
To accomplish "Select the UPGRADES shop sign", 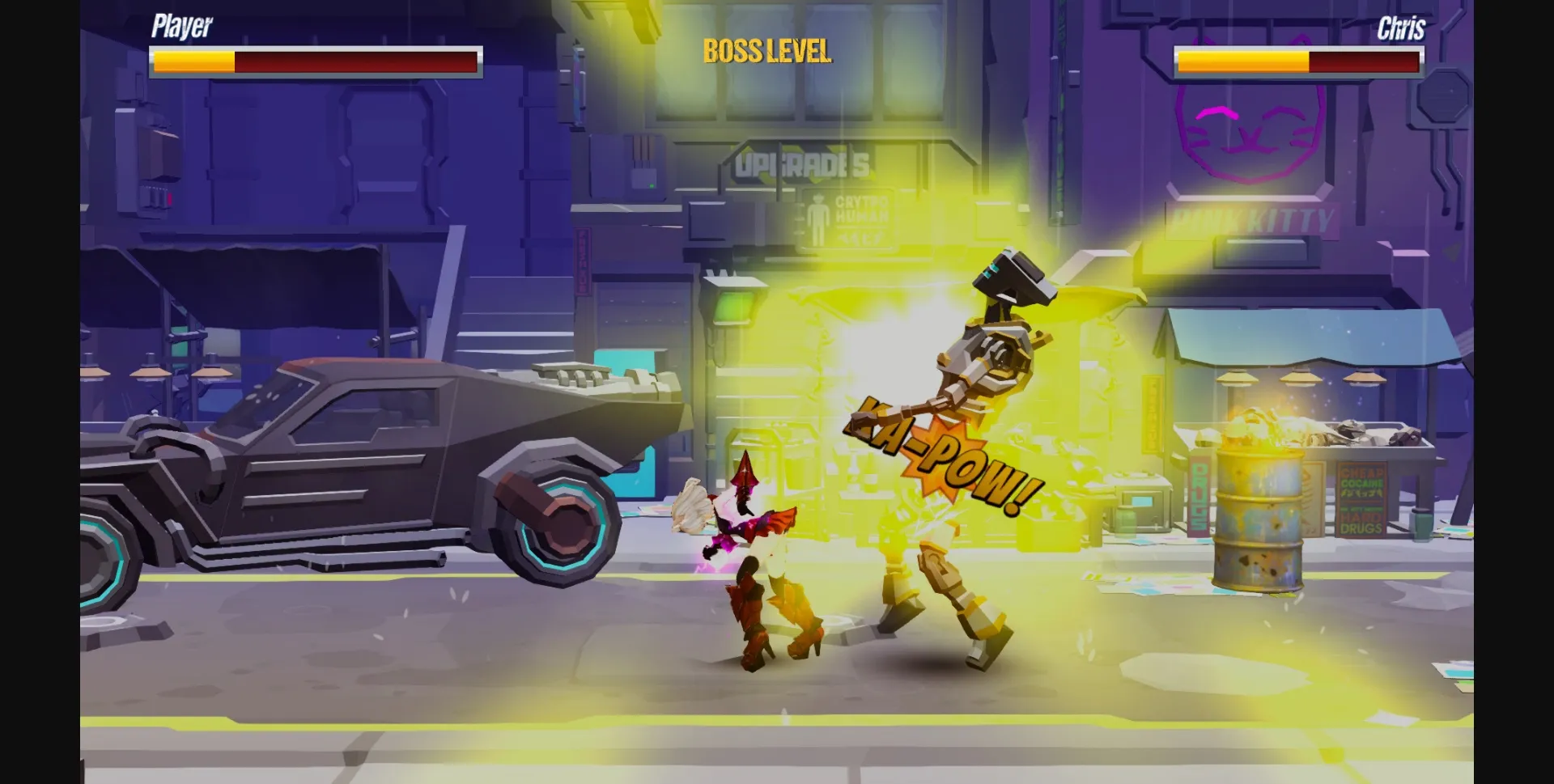I will 801,163.
